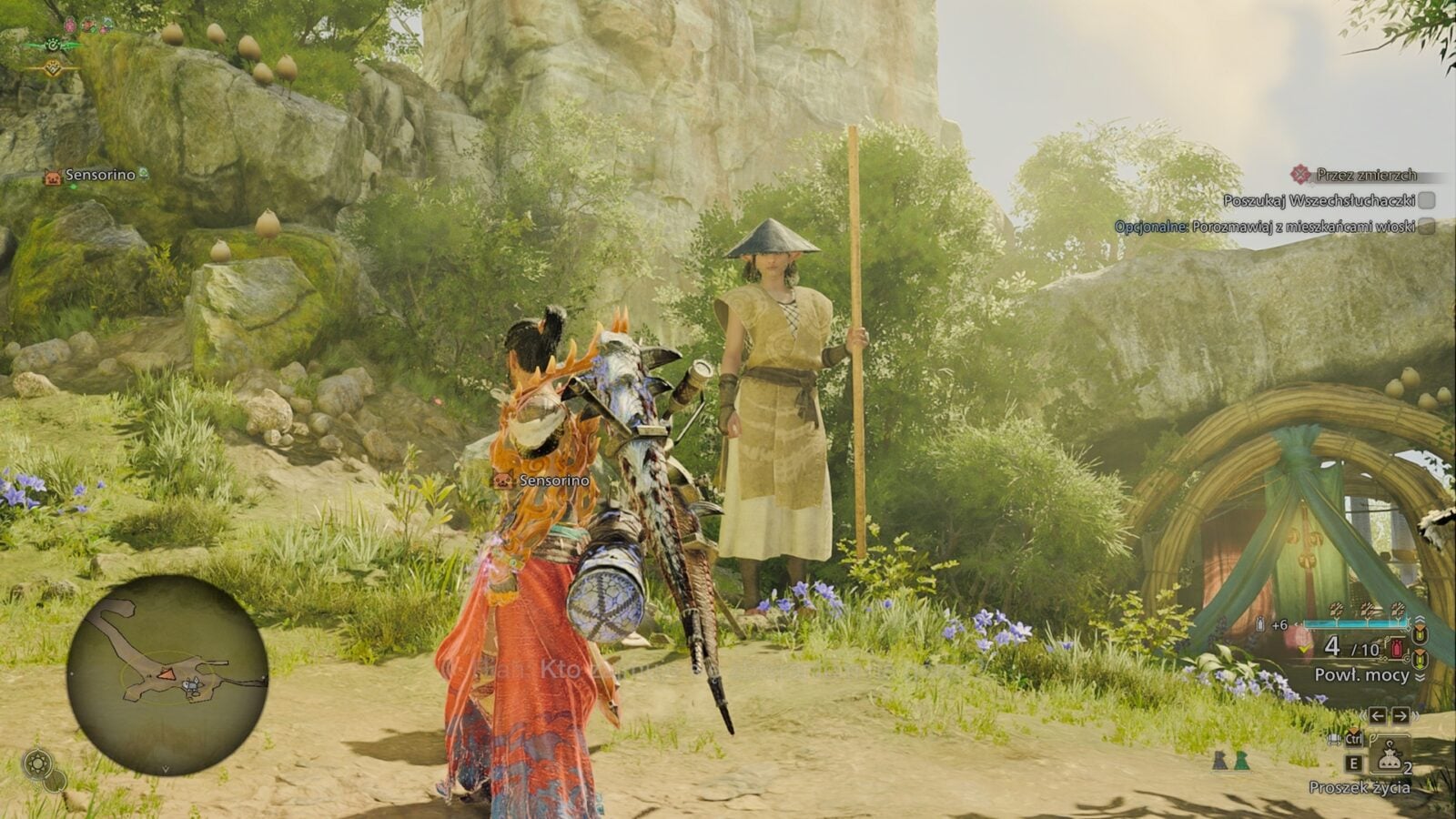
Task: Click the green swirl status emblem
Action: 53,45
